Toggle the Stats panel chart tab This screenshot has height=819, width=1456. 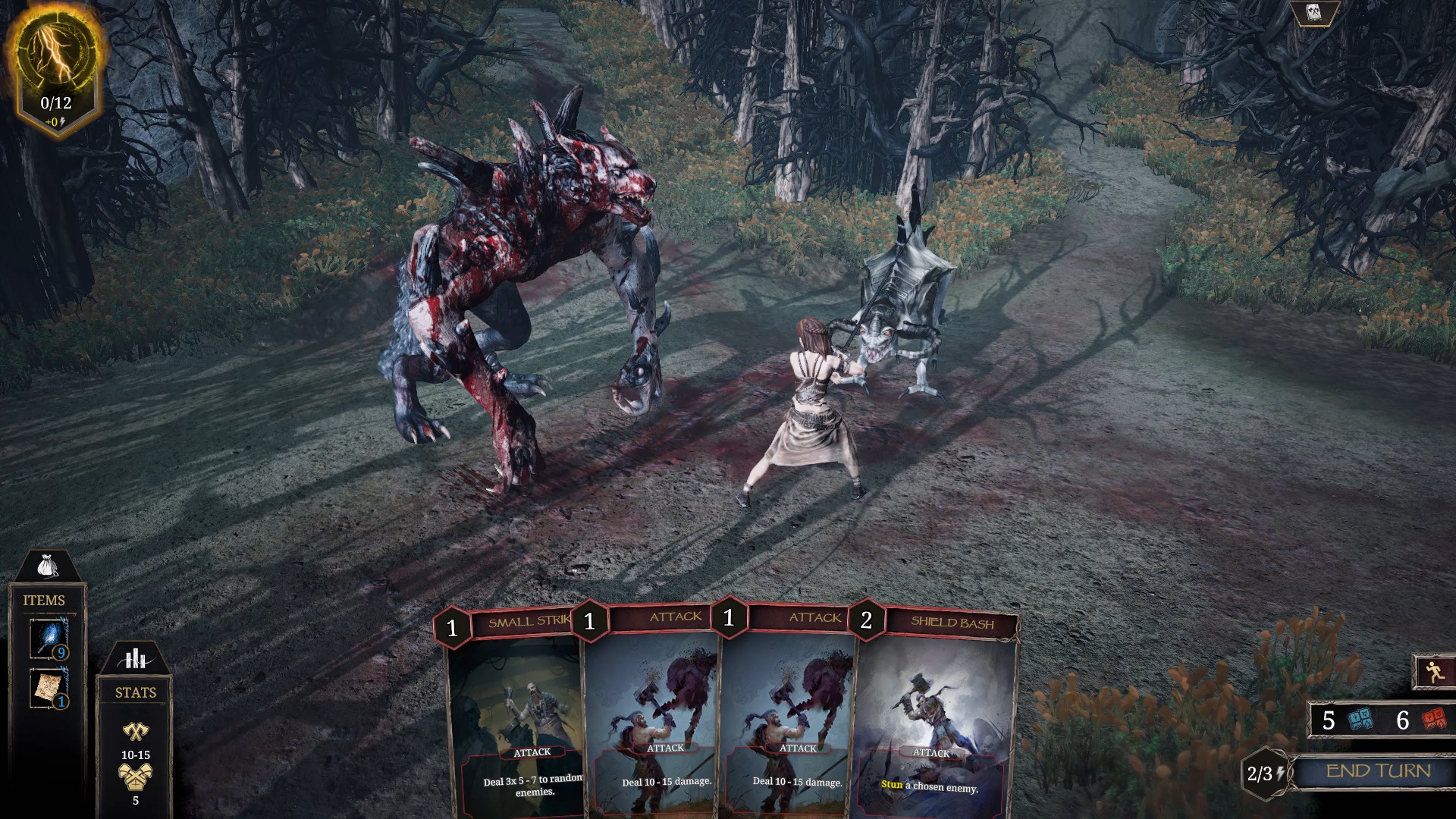136,658
